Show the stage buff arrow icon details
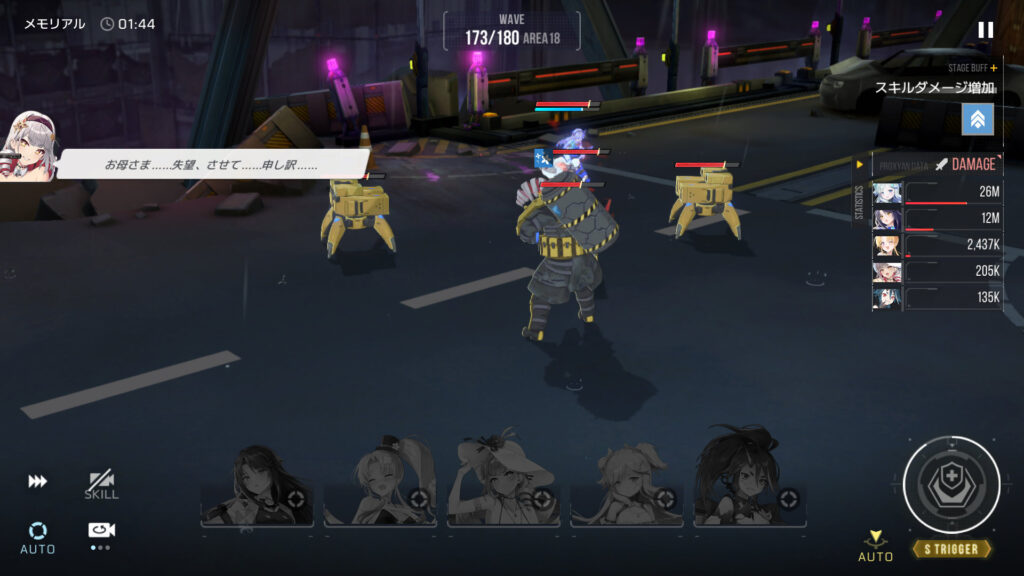Screen dimensions: 1024x576 977,119
